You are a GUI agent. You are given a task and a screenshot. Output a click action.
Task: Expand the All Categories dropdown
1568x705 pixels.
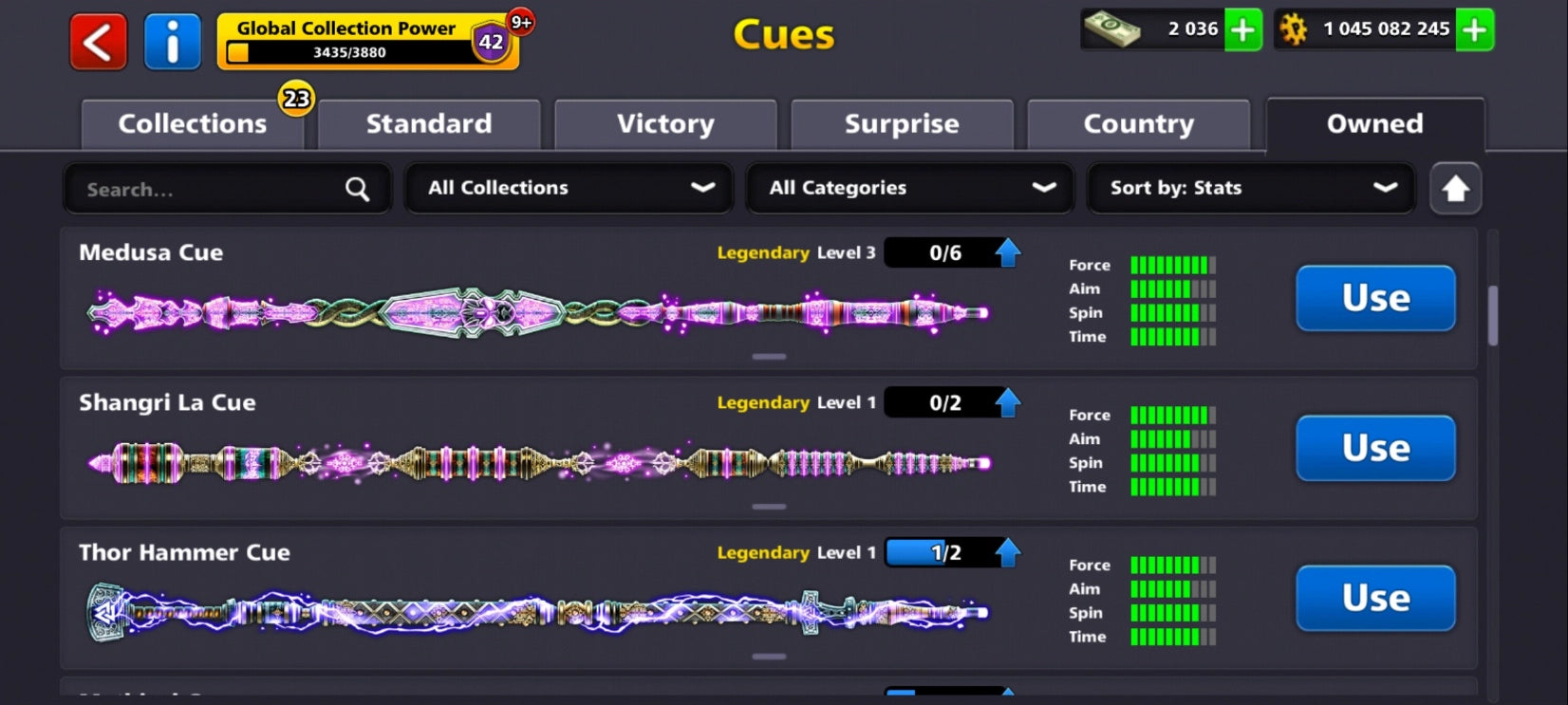(909, 188)
